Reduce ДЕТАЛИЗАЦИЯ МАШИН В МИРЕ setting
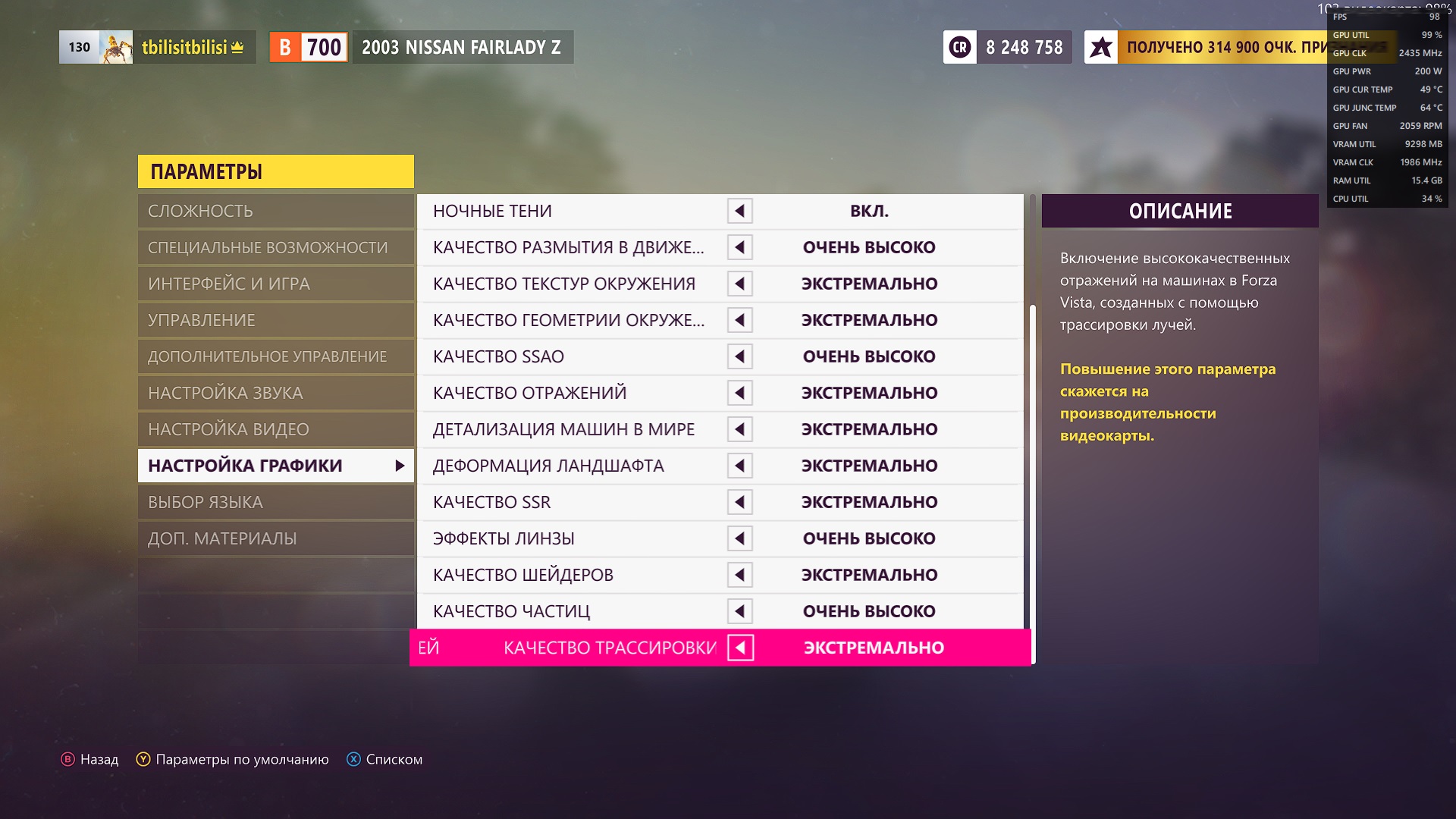Image resolution: width=1456 pixels, height=819 pixels. click(739, 429)
